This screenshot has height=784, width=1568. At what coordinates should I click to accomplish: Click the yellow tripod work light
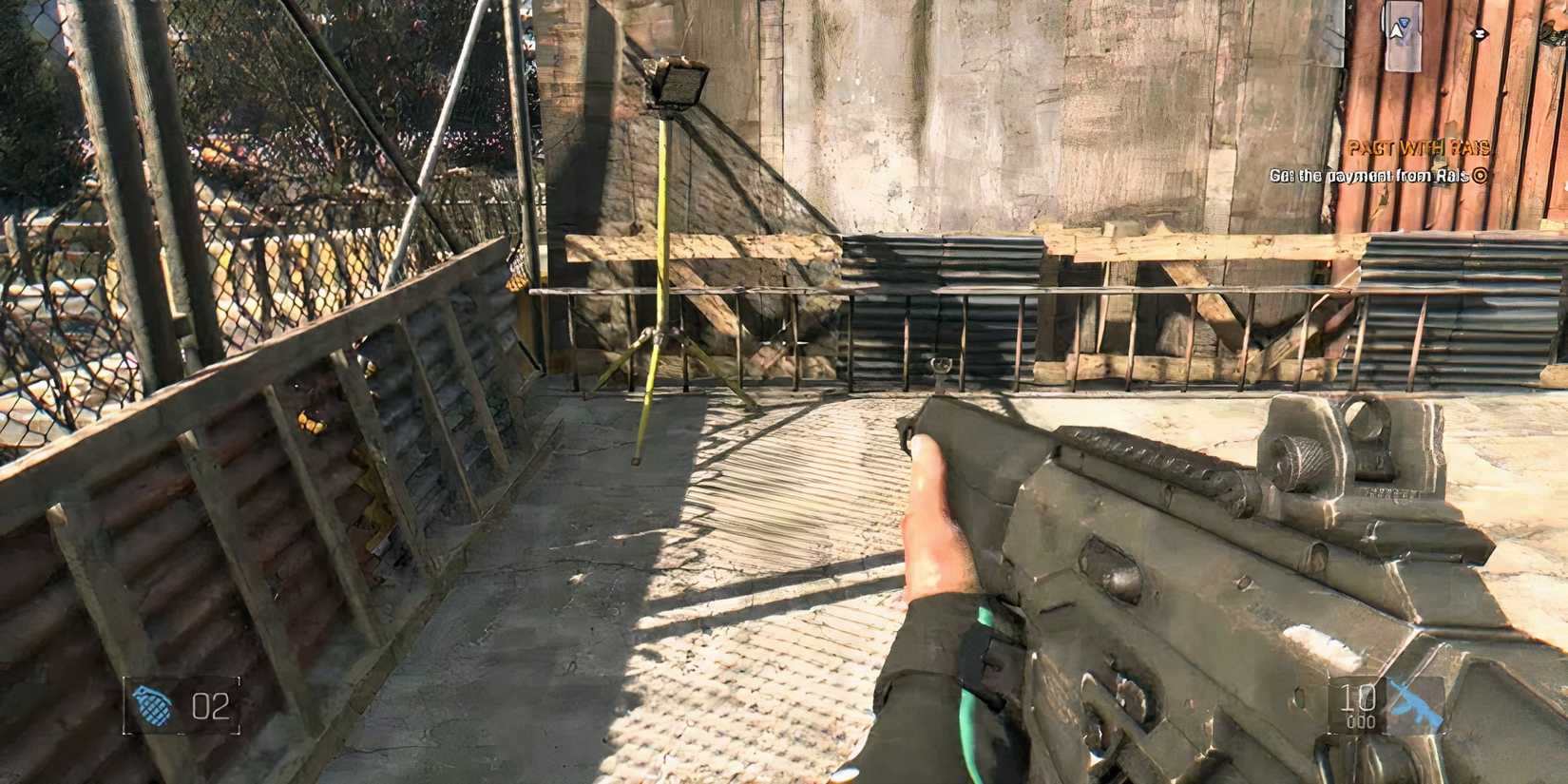(656, 285)
